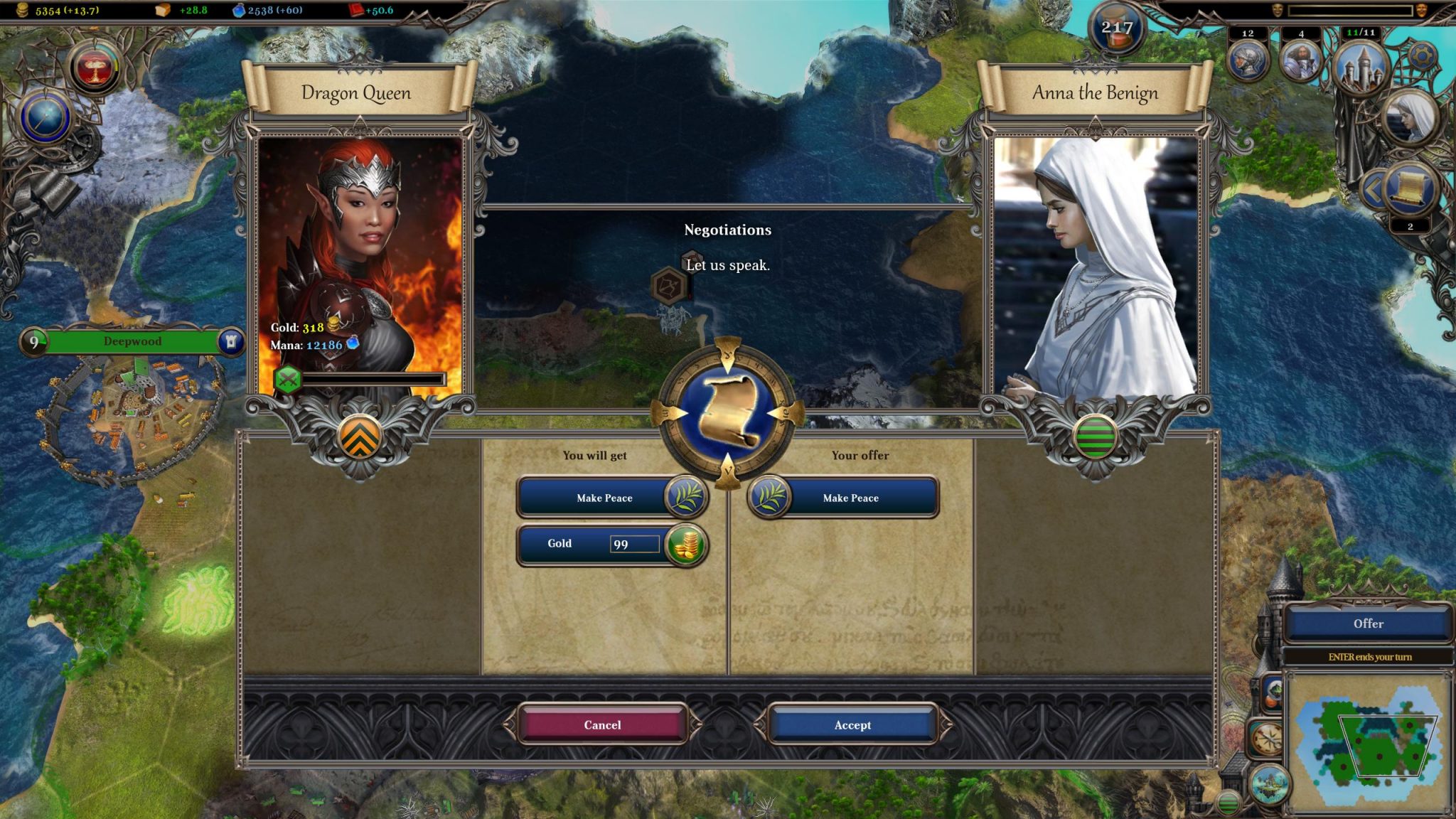Open the gear settings icon
Viewport: 1456px width, 819px height.
pos(1421,57)
